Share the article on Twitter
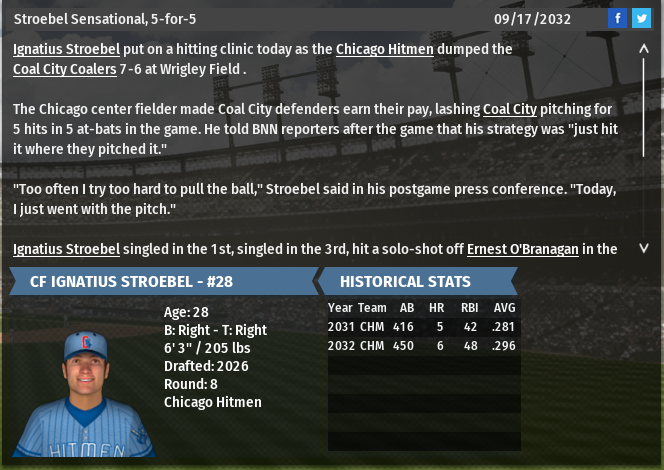Viewport: 664px width, 470px height. point(641,19)
